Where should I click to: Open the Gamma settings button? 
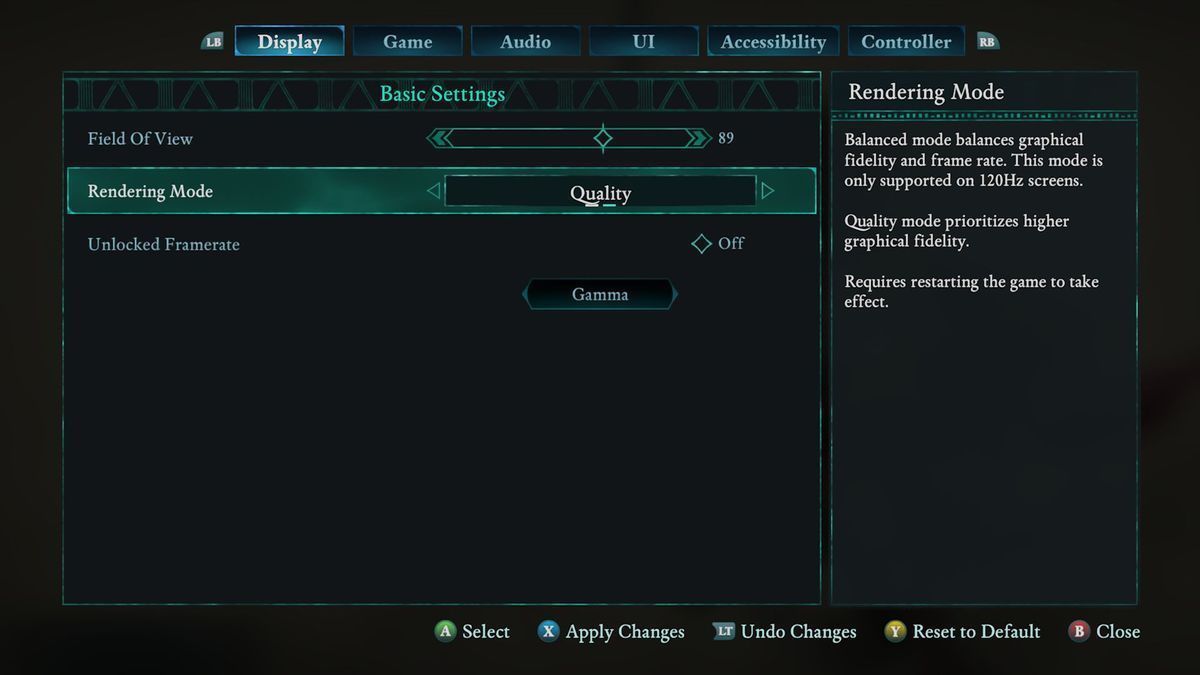(600, 295)
